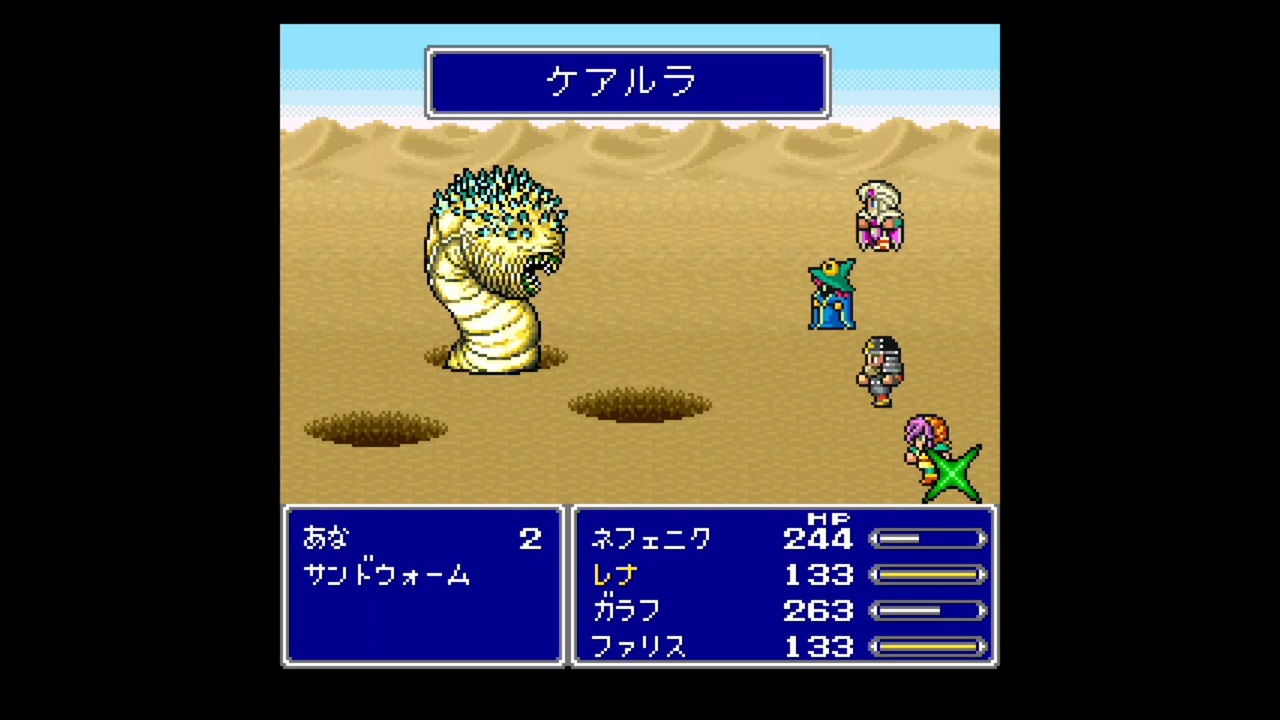Viewport: 1280px width, 720px height.
Task: Select レナ's highlighted name entry
Action: point(614,574)
